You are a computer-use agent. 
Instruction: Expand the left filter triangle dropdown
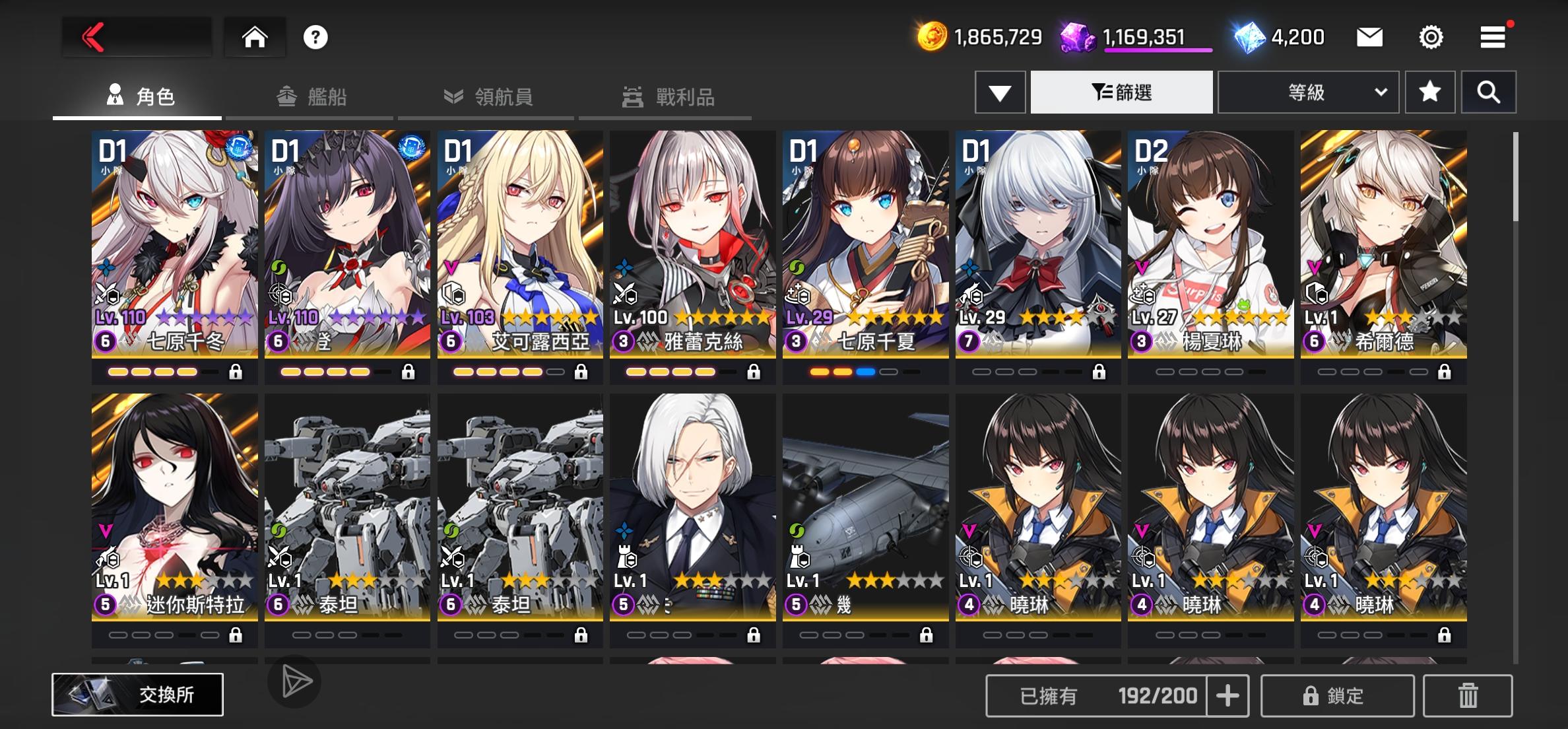(x=1000, y=92)
